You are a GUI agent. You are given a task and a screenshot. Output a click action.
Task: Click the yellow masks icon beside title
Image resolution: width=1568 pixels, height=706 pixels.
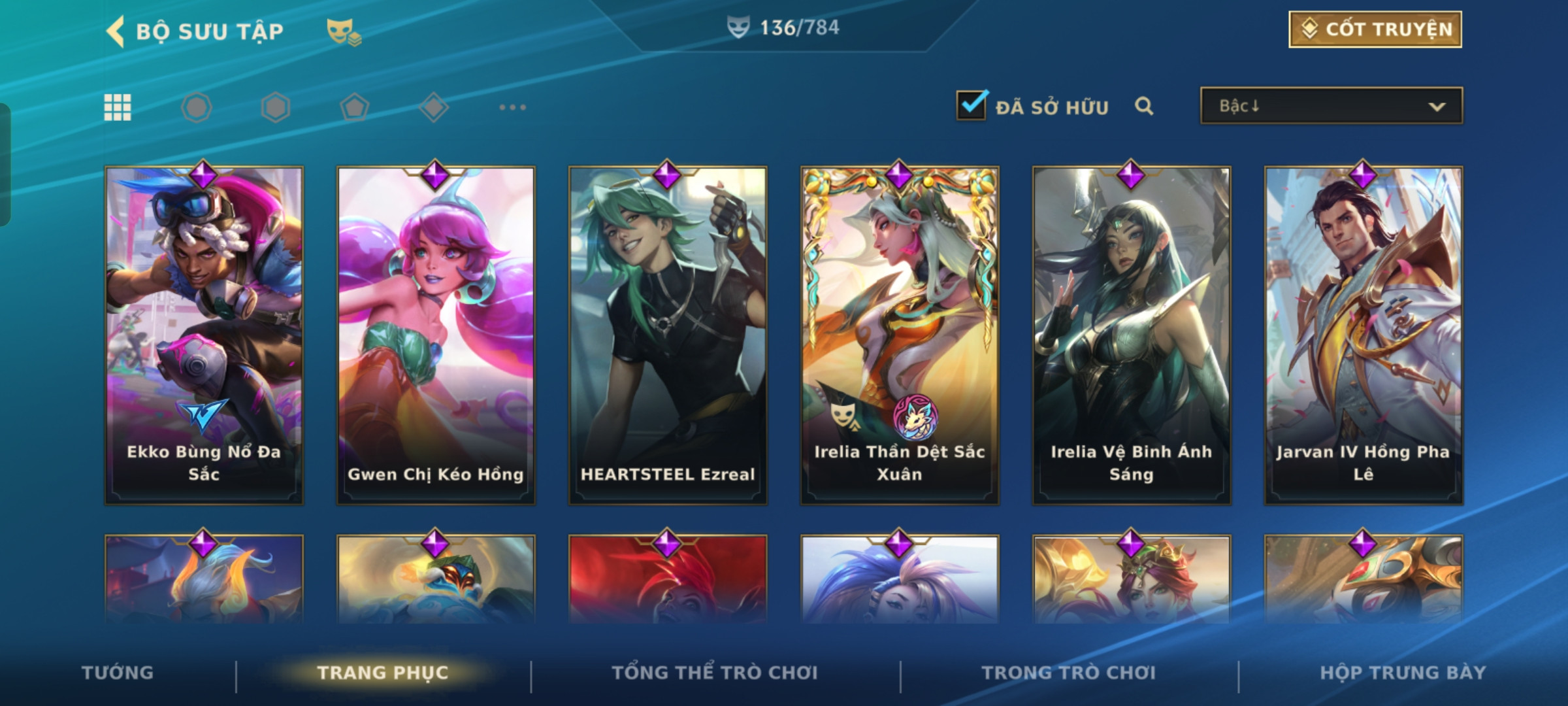click(344, 31)
